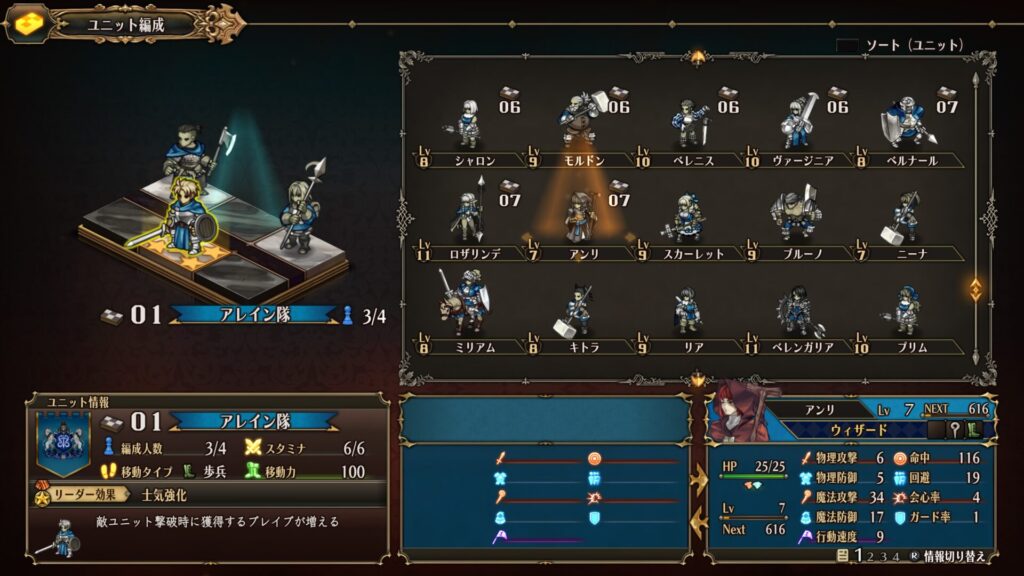Image resolution: width=1024 pixels, height=576 pixels.
Task: Pick unit キトラ from the list
Action: pyautogui.click(x=579, y=310)
